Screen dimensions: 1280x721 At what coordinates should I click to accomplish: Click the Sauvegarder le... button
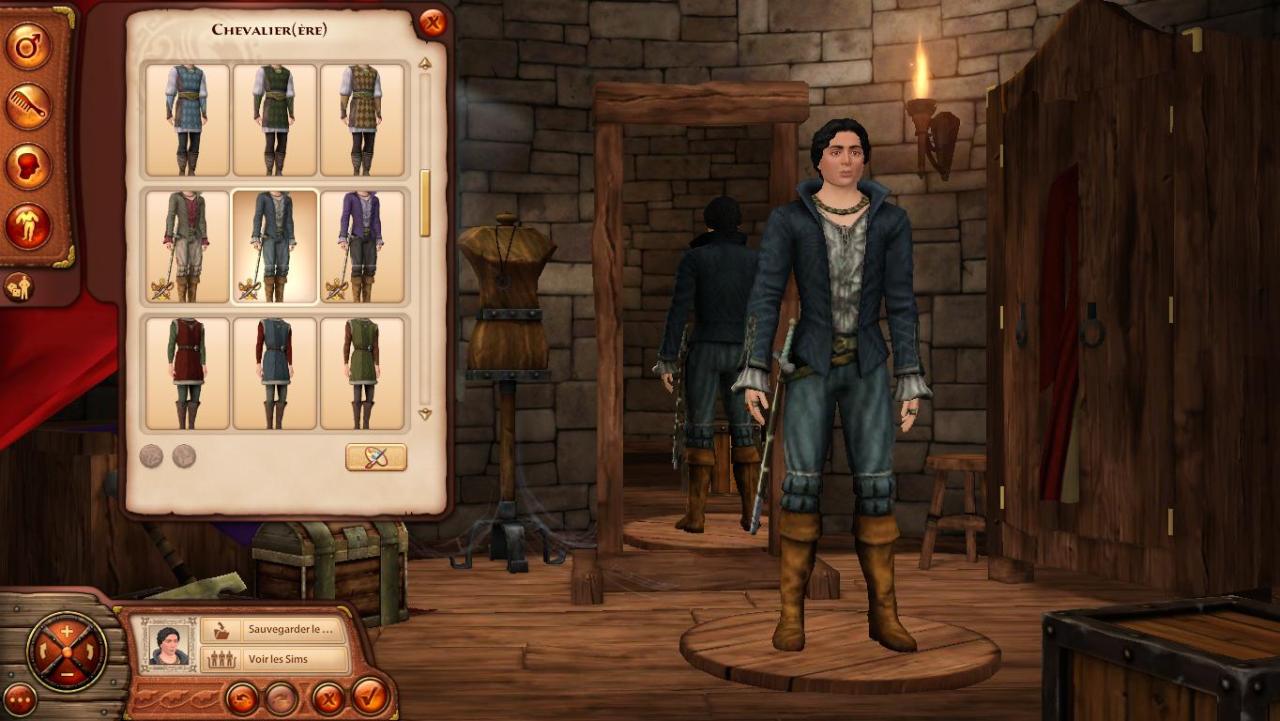tap(274, 630)
